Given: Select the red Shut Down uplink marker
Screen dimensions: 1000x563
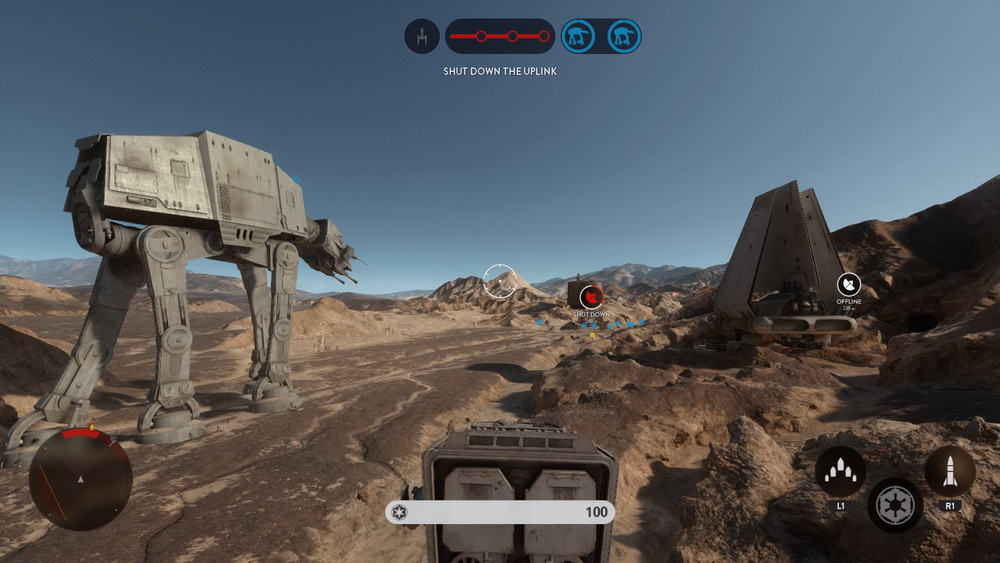Looking at the screenshot, I should (x=591, y=296).
